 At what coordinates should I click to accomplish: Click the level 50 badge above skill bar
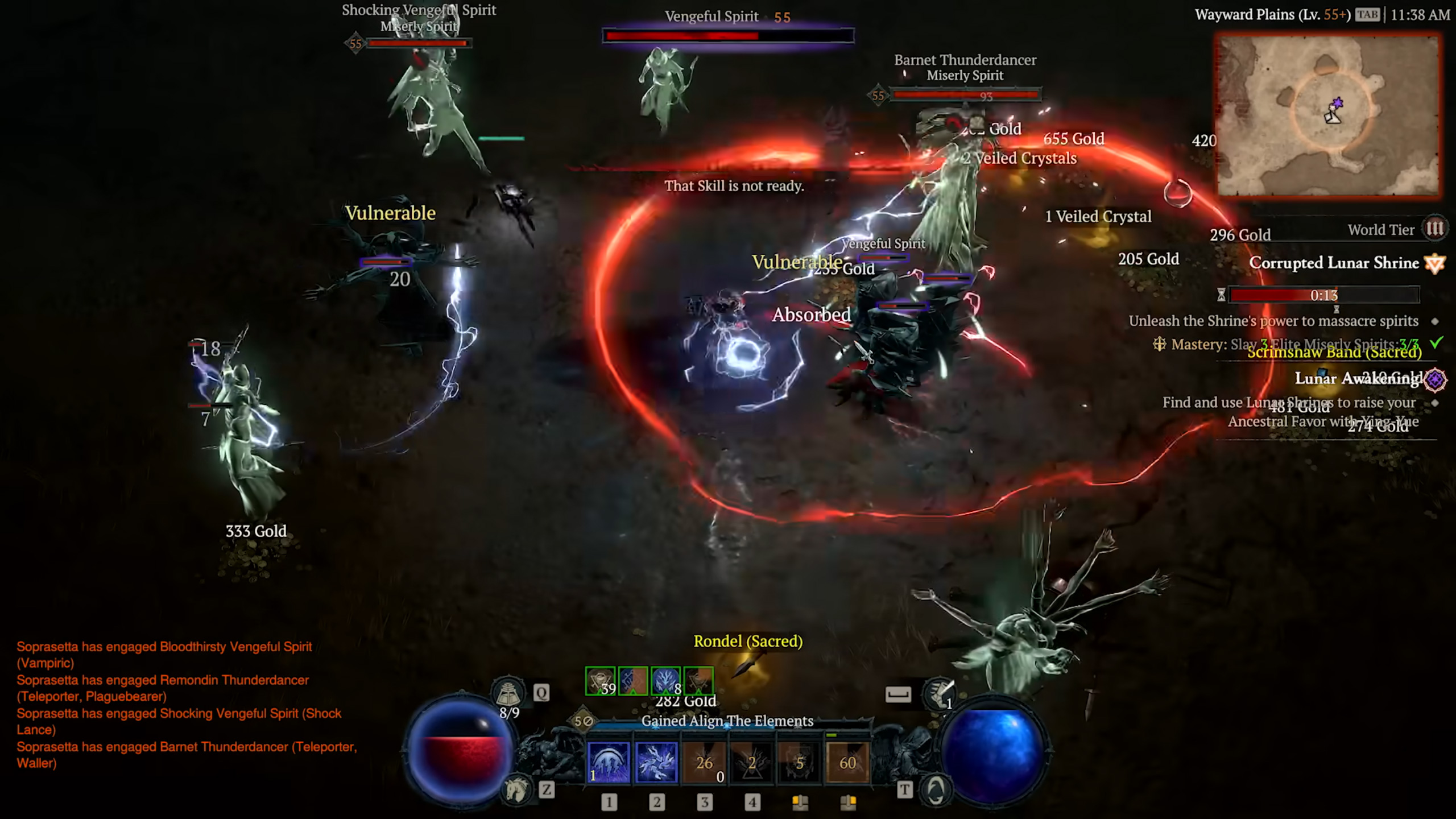tap(583, 721)
